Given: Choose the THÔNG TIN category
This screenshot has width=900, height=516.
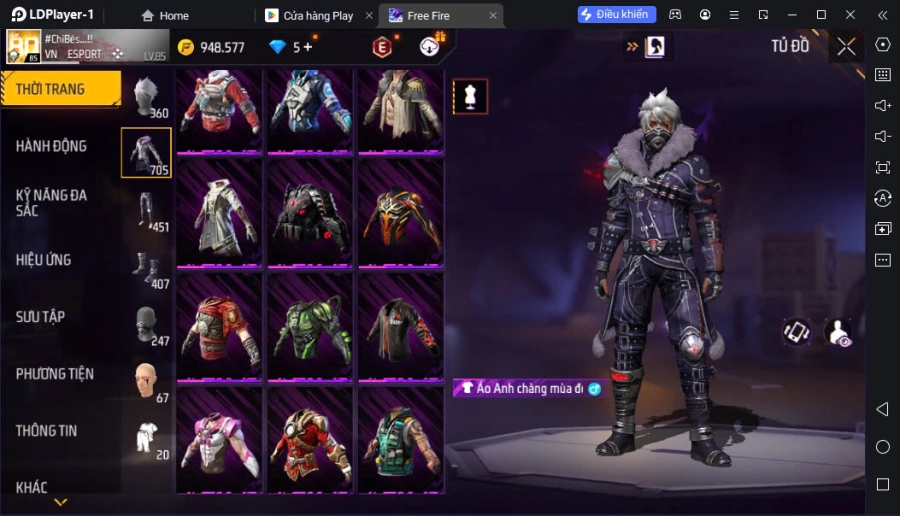Looking at the screenshot, I should [x=47, y=431].
